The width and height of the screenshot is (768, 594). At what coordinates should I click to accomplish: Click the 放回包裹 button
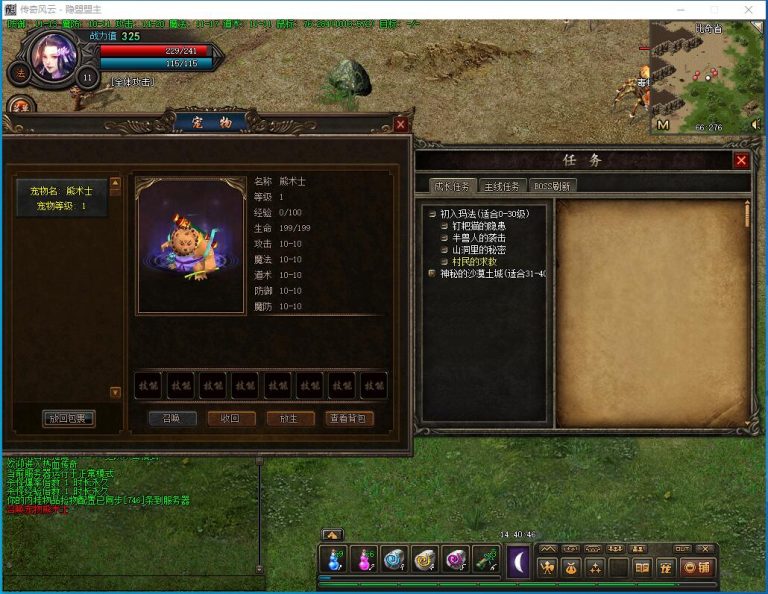pyautogui.click(x=69, y=418)
